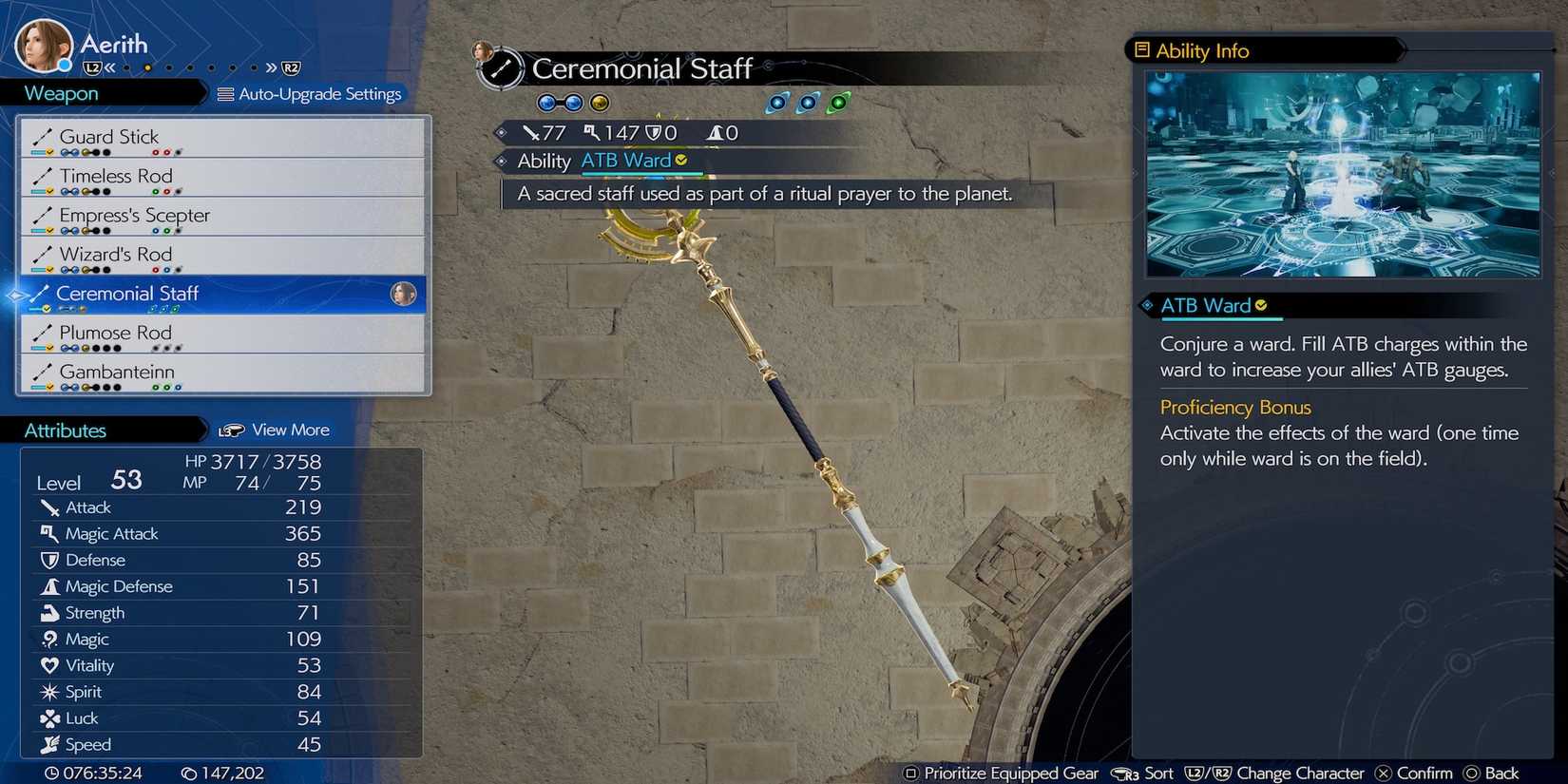Image resolution: width=1568 pixels, height=784 pixels.
Task: Click the Magic Attack stat icon
Action: pos(50,534)
